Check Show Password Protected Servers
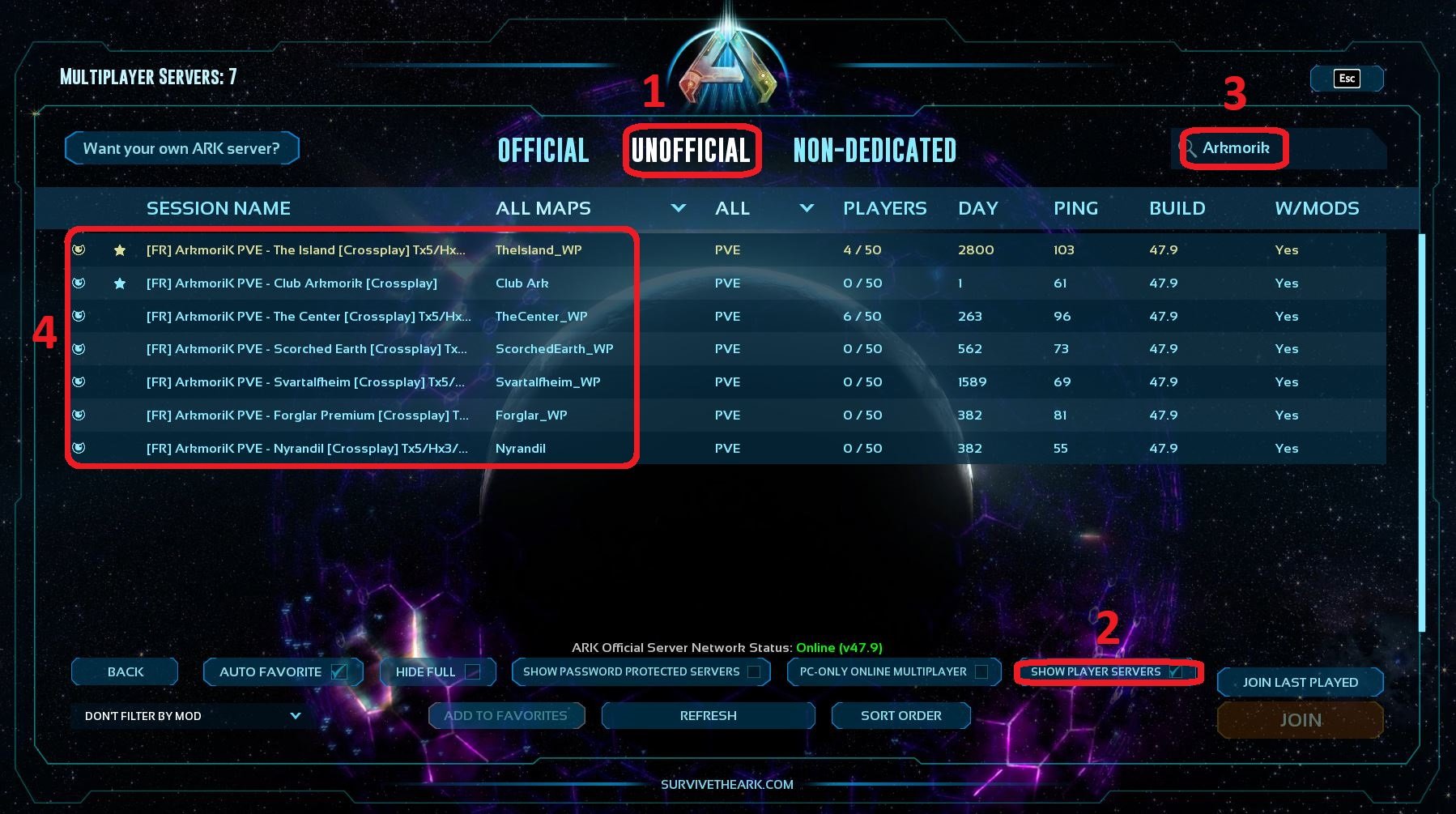This screenshot has height=814, width=1456. [755, 671]
